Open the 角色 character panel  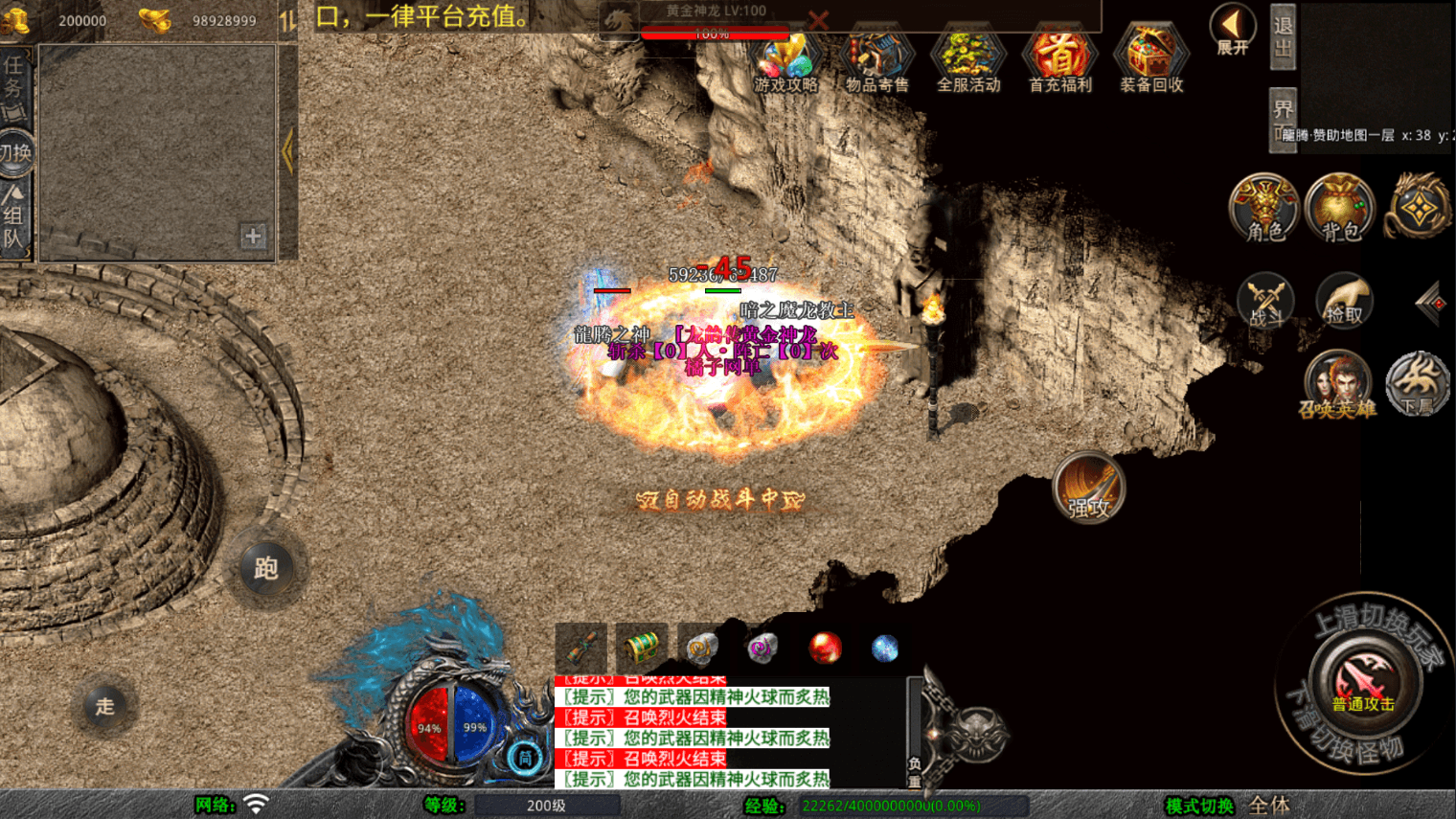coord(1263,209)
